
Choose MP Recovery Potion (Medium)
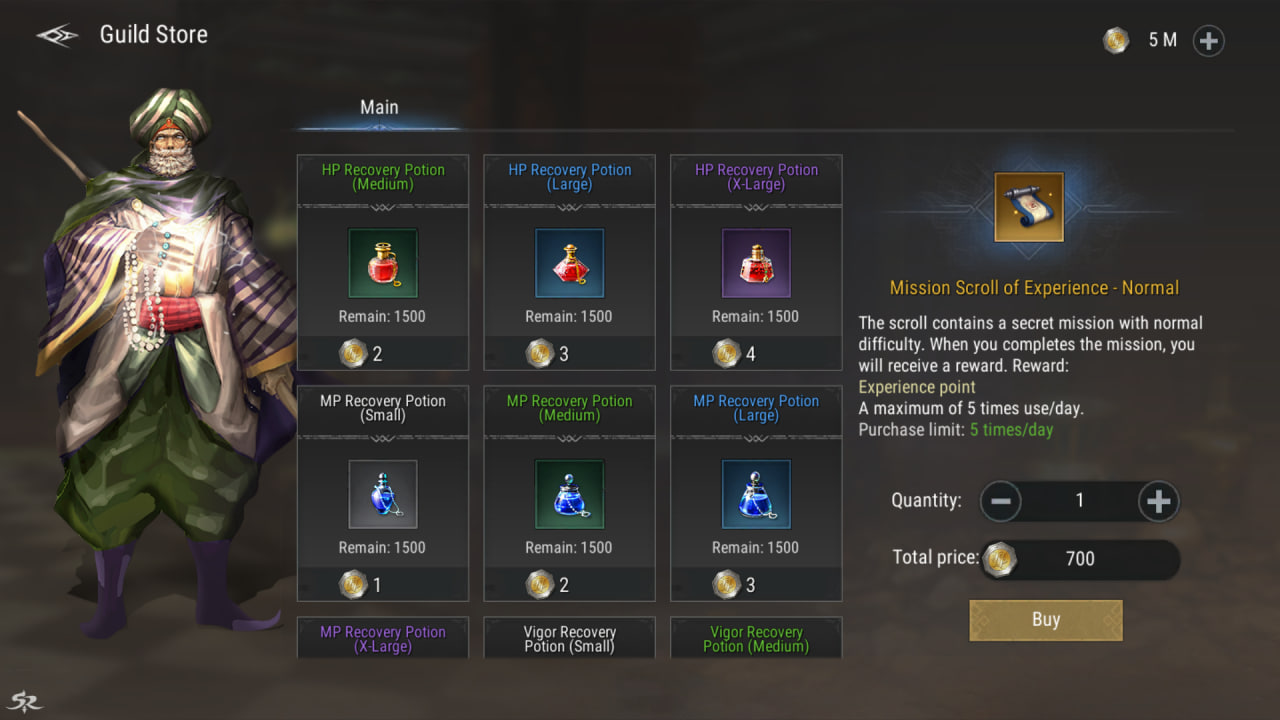(569, 494)
